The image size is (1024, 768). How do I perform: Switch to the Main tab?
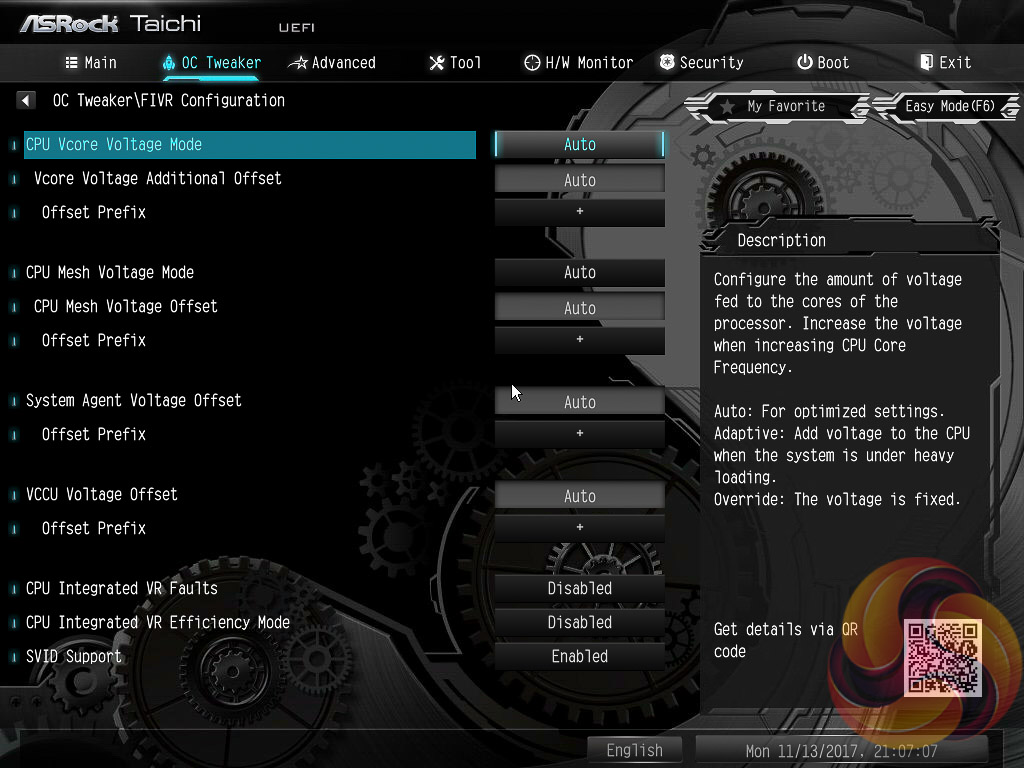click(91, 62)
